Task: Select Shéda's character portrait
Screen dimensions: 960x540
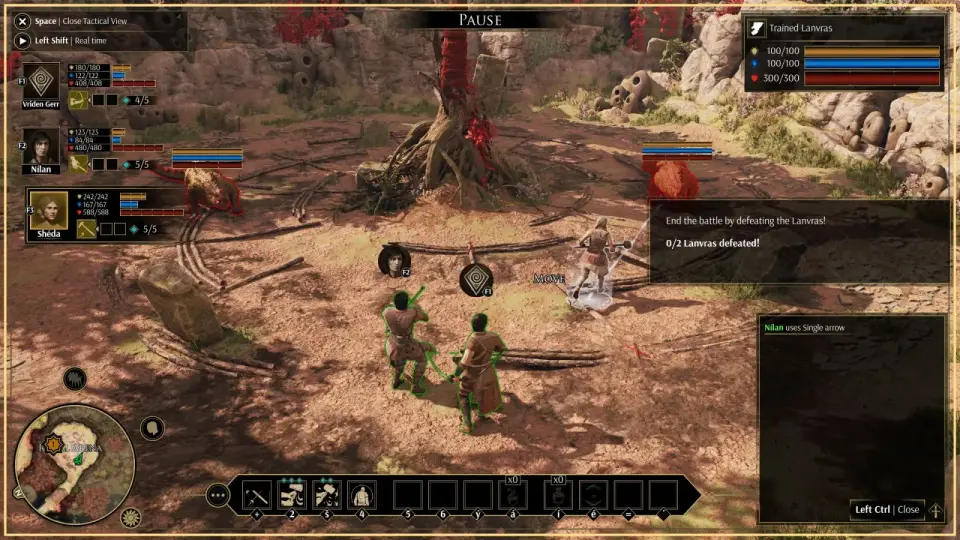Action: coord(48,210)
